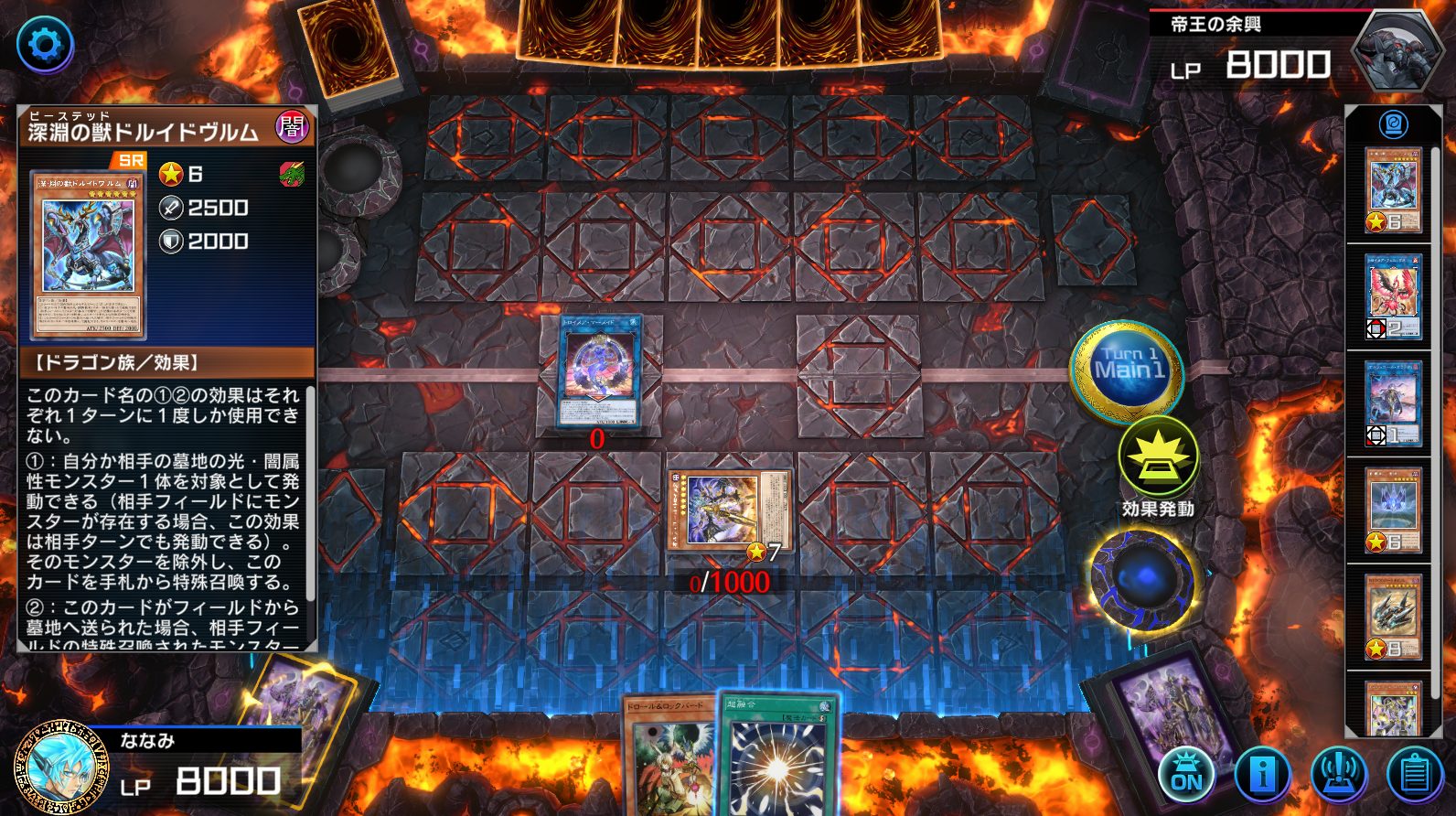Open ななみ player profile avatar

(x=61, y=767)
